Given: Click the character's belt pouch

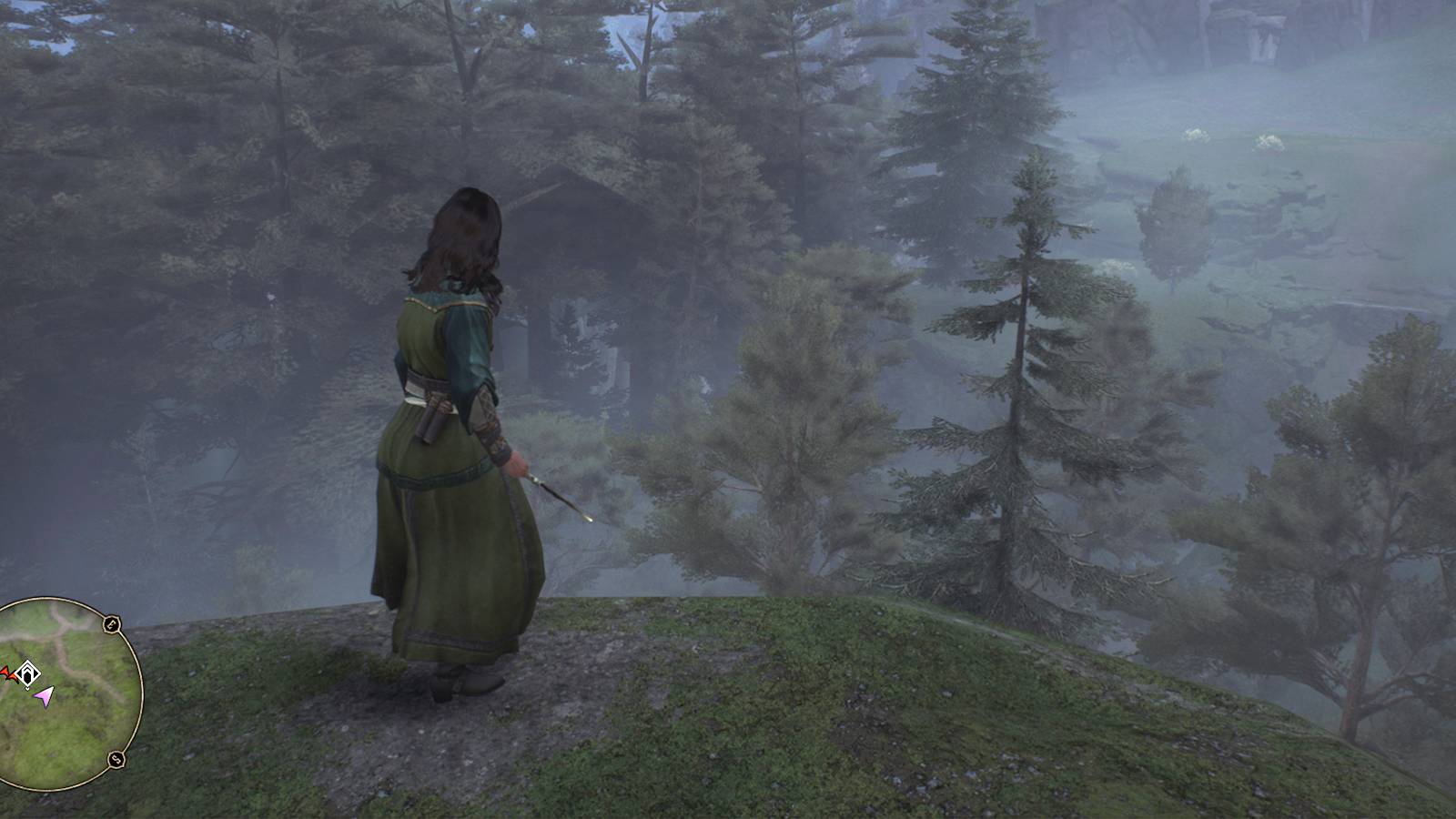Looking at the screenshot, I should (435, 414).
